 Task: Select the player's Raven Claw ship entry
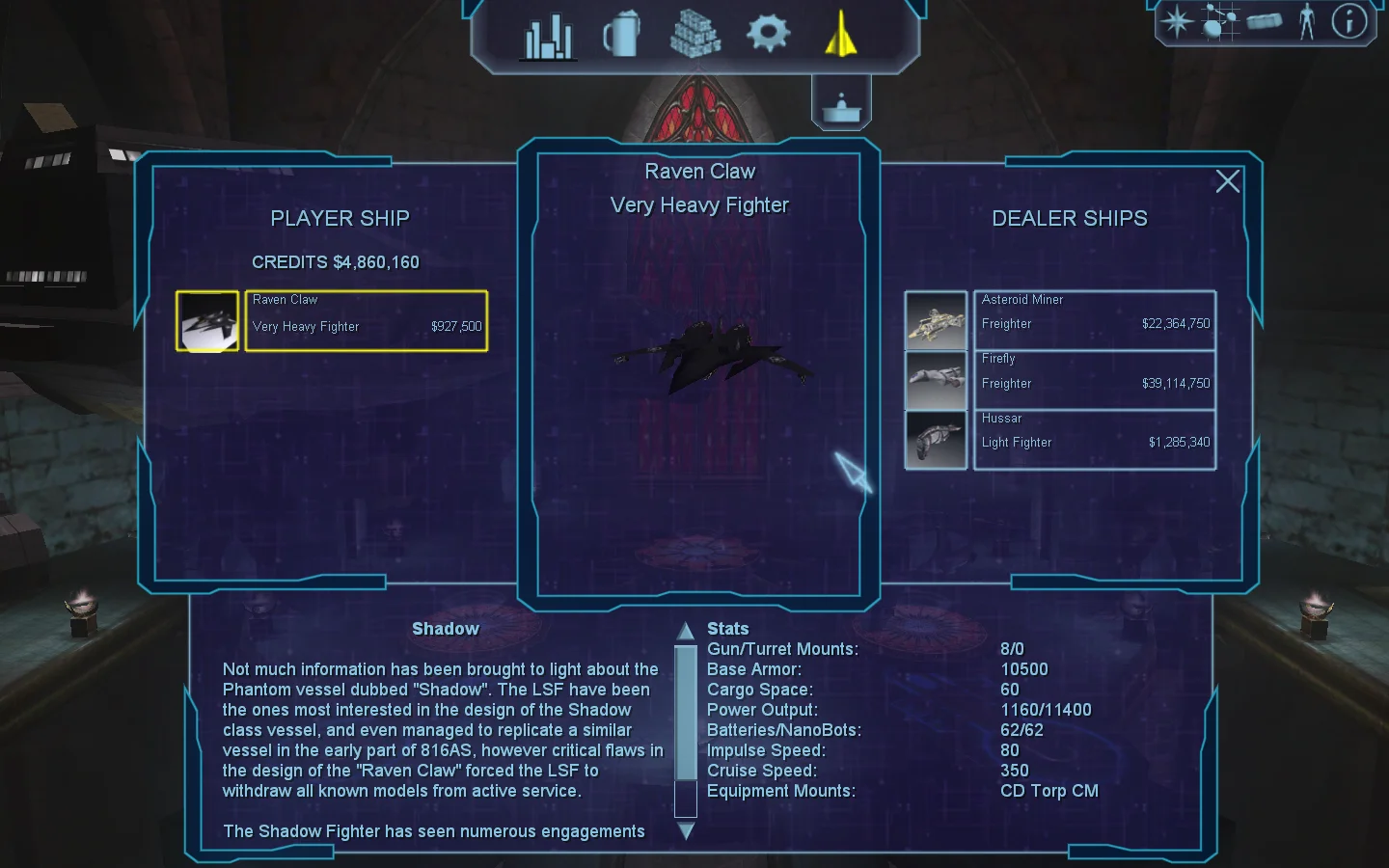(x=366, y=321)
